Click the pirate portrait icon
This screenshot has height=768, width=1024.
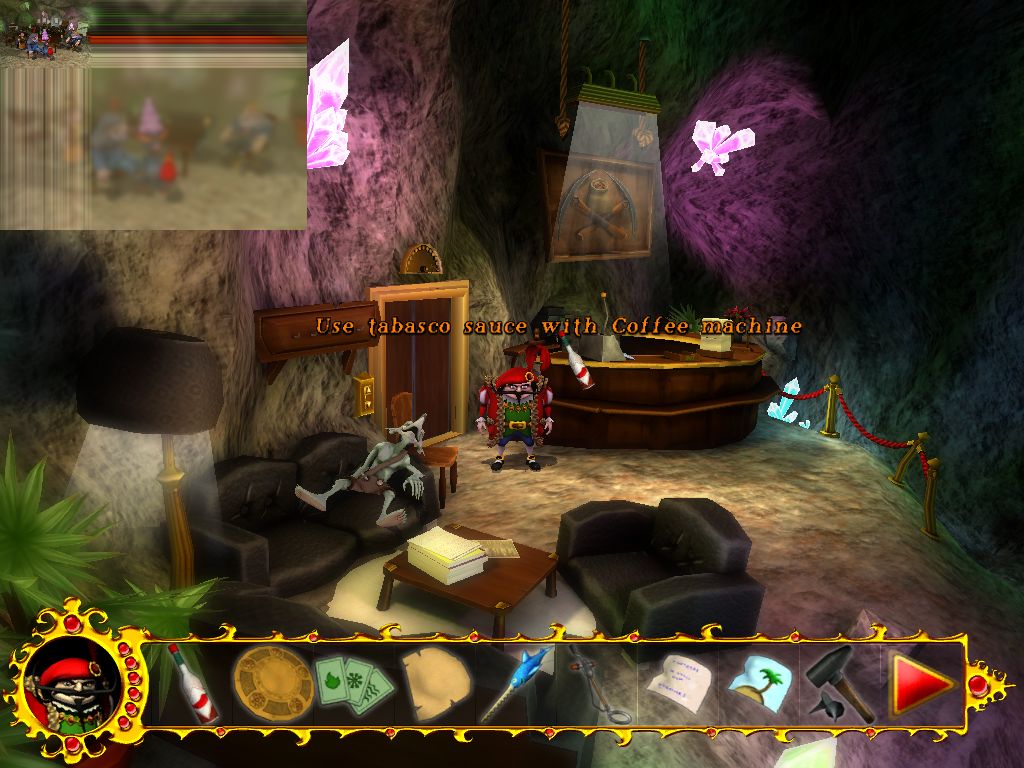point(72,684)
